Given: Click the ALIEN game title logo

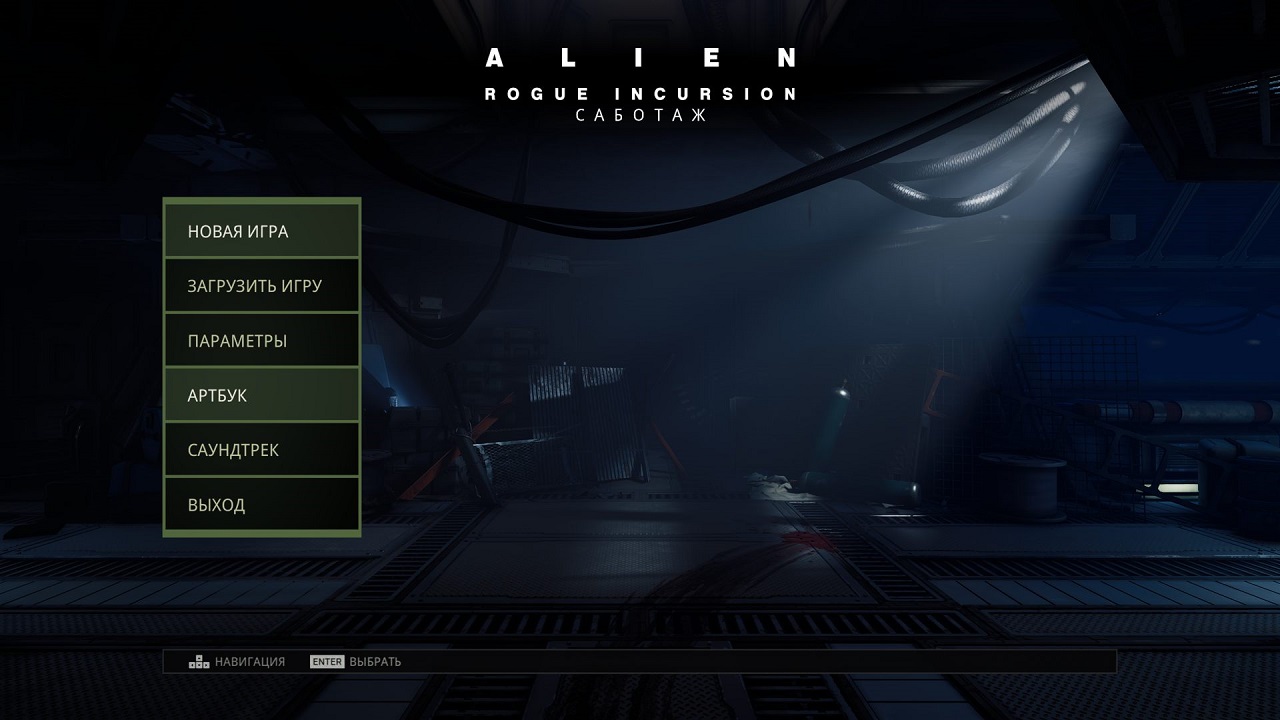Looking at the screenshot, I should coord(640,60).
